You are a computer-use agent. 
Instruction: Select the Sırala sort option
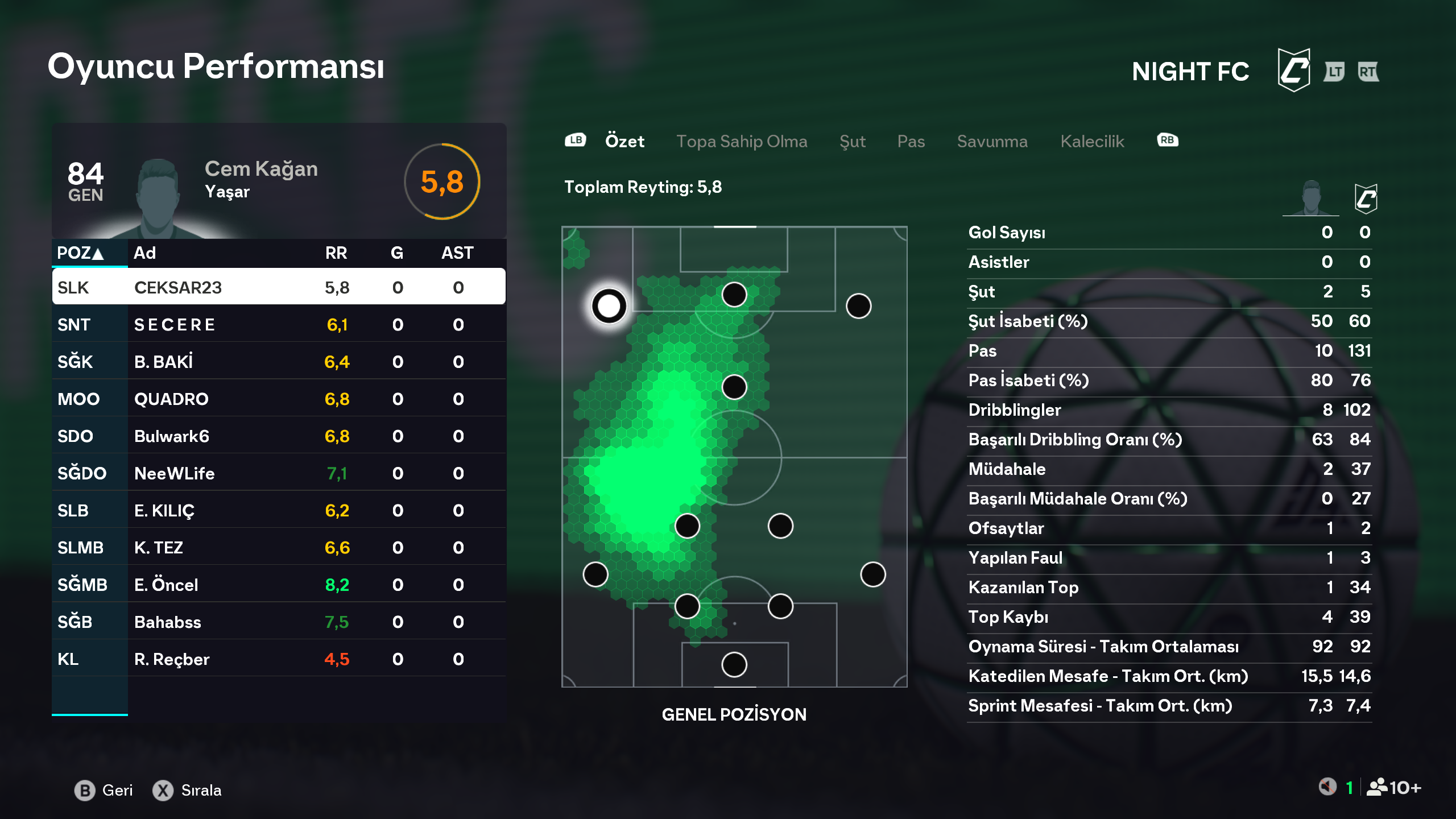point(187,790)
